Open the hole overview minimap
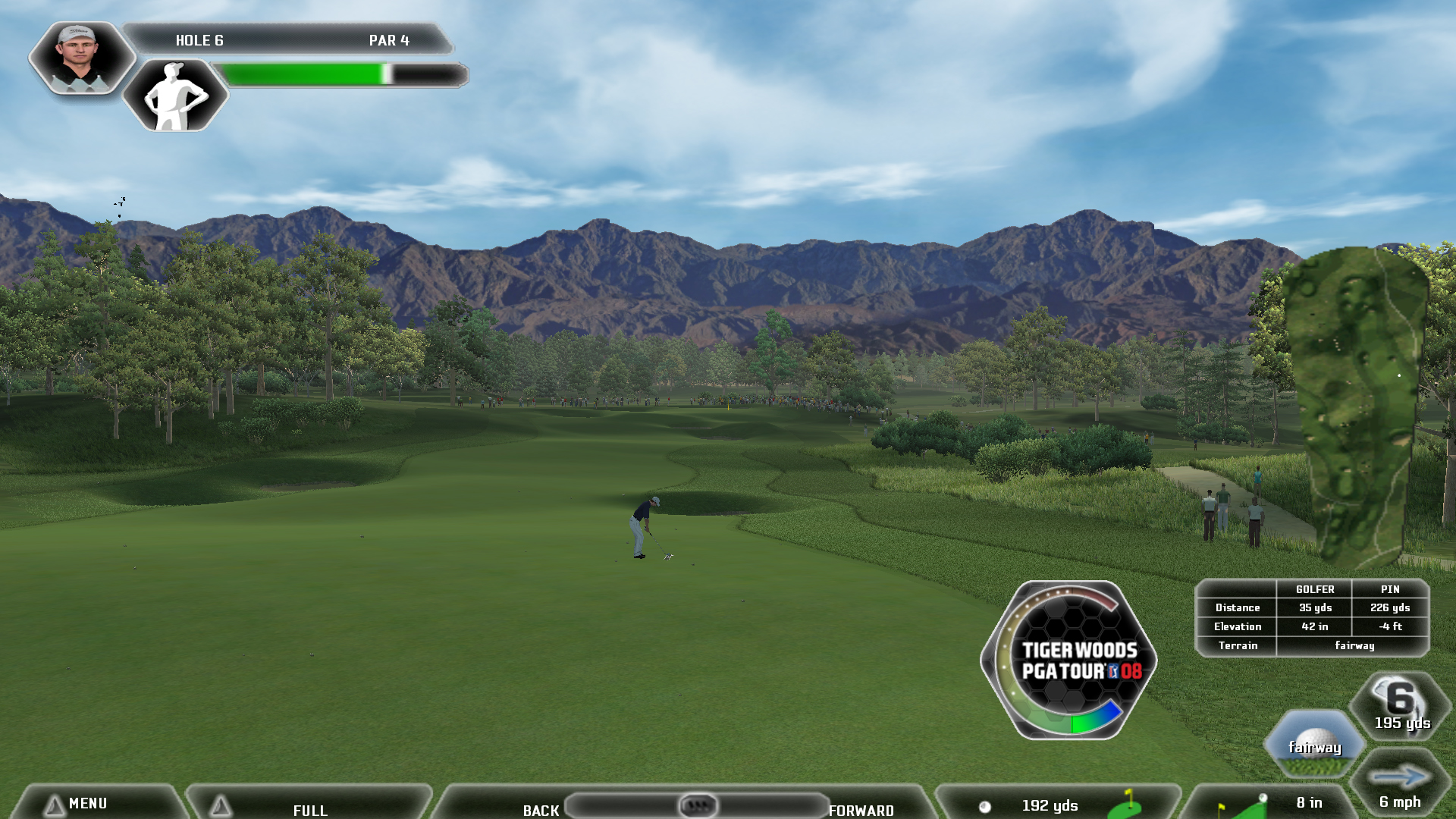The width and height of the screenshot is (1456, 819). pos(1357,406)
